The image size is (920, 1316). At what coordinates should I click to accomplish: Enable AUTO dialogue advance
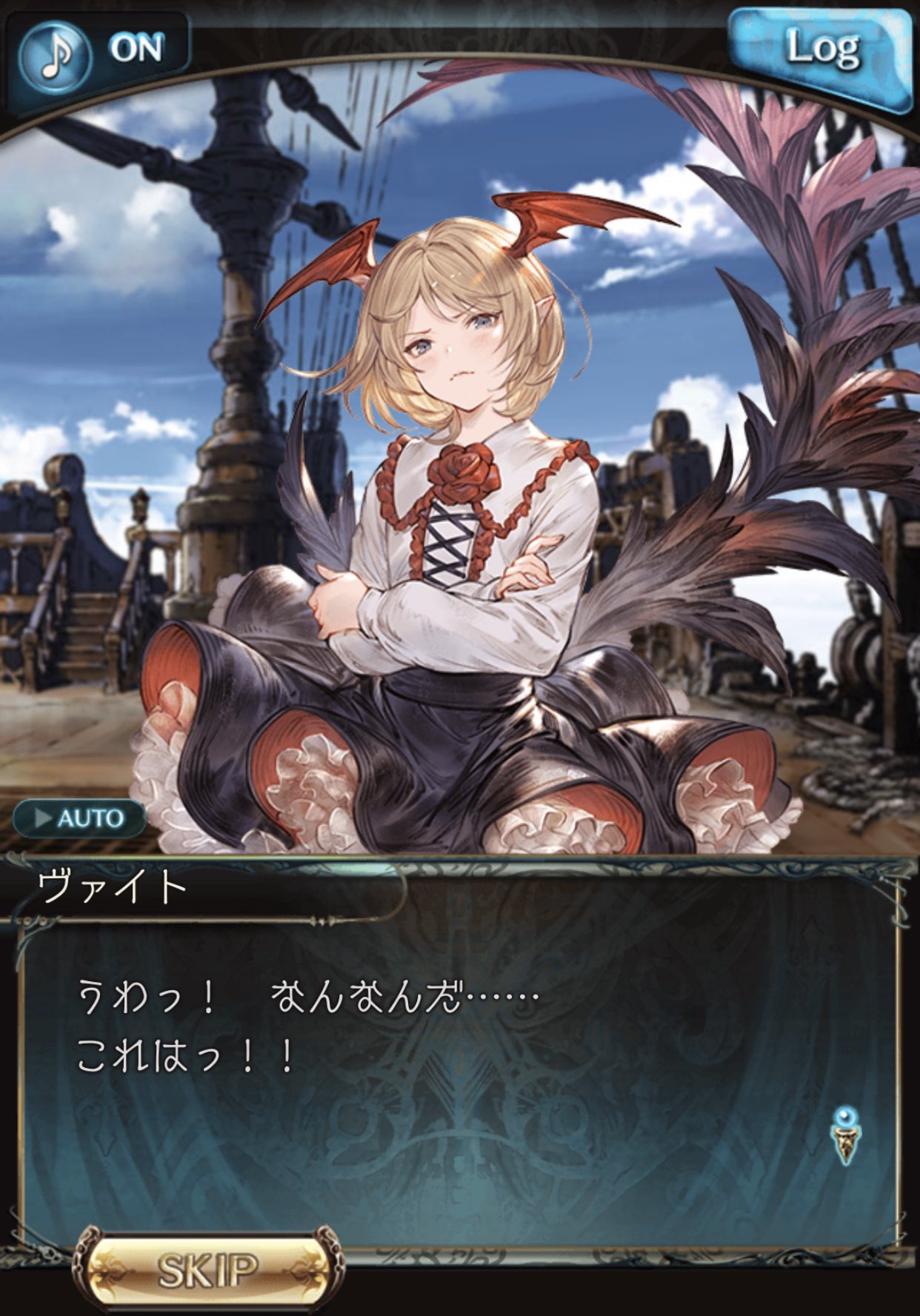click(x=79, y=818)
